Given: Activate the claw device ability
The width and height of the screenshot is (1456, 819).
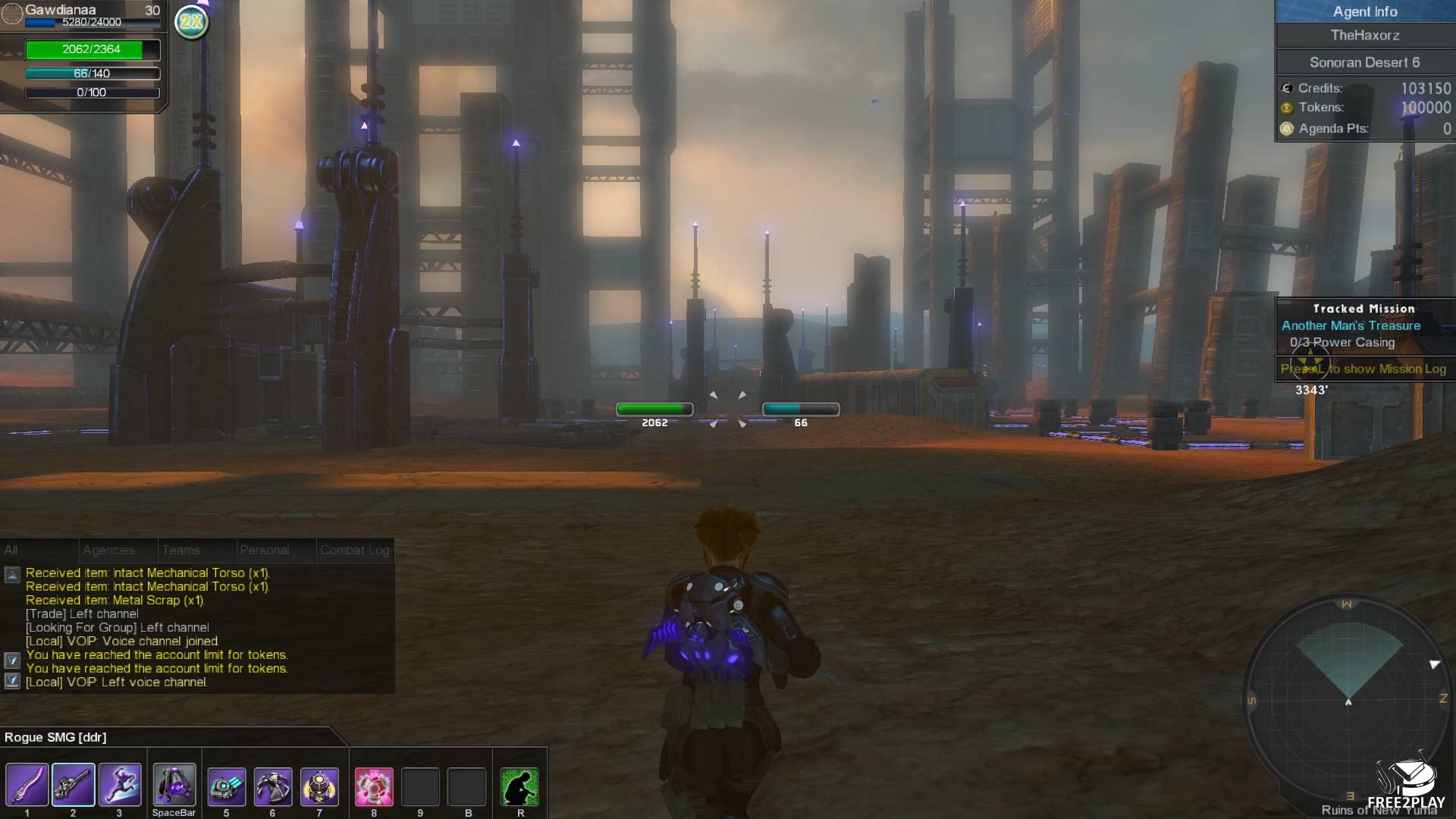Looking at the screenshot, I should click(x=273, y=786).
